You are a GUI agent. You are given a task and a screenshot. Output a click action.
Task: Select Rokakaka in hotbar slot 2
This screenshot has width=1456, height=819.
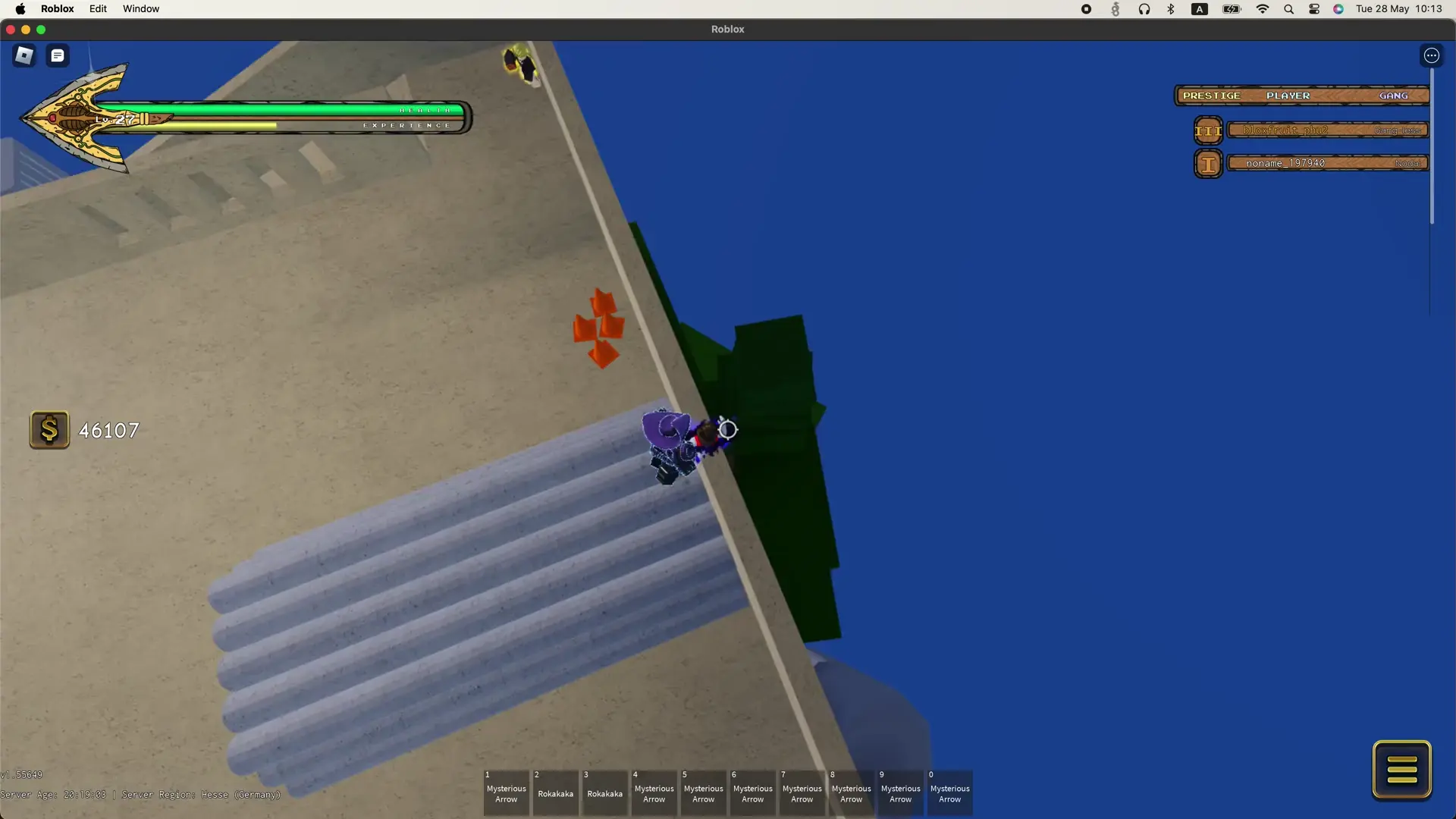point(555,792)
